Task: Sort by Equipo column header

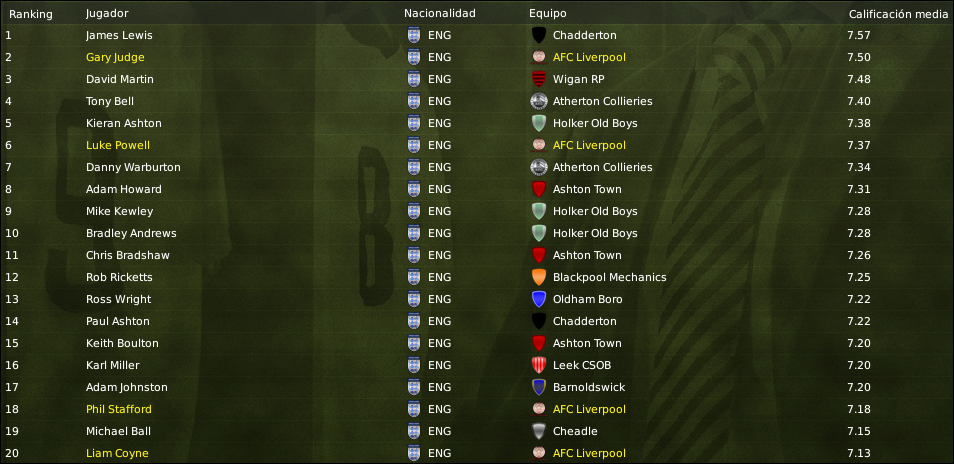Action: click(x=548, y=14)
